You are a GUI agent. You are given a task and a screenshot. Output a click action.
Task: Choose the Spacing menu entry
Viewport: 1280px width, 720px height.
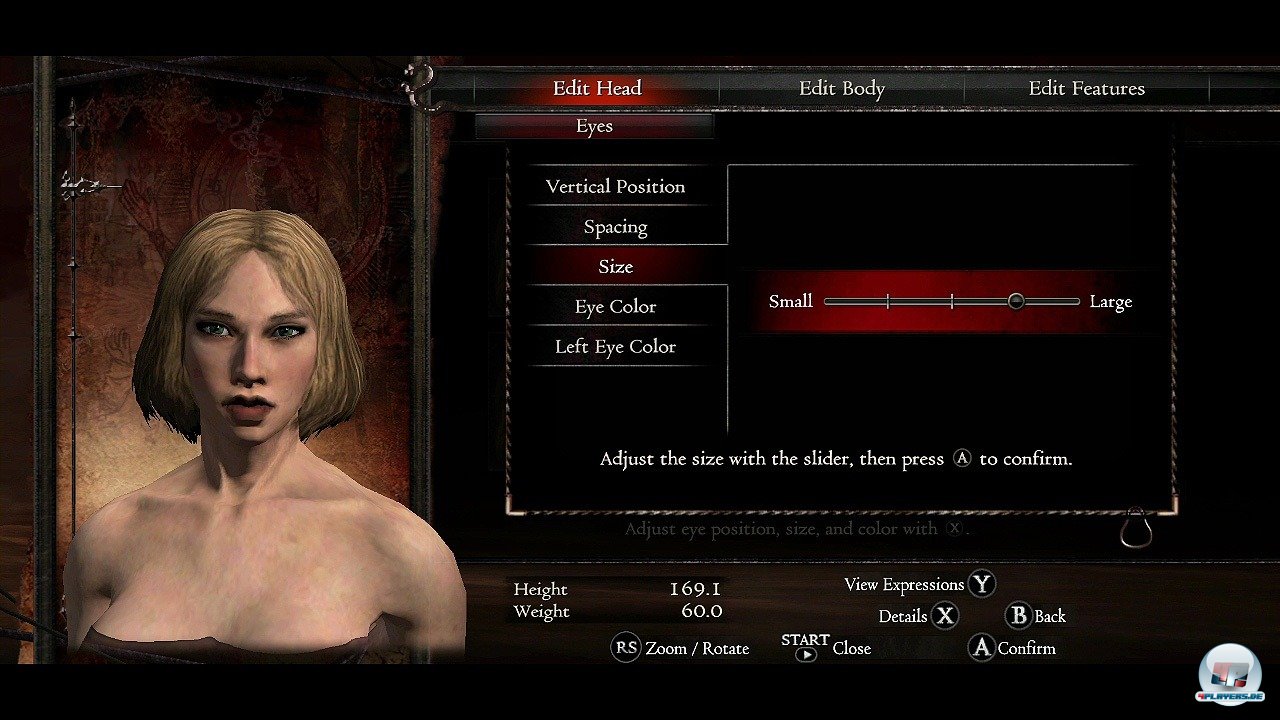(x=615, y=227)
